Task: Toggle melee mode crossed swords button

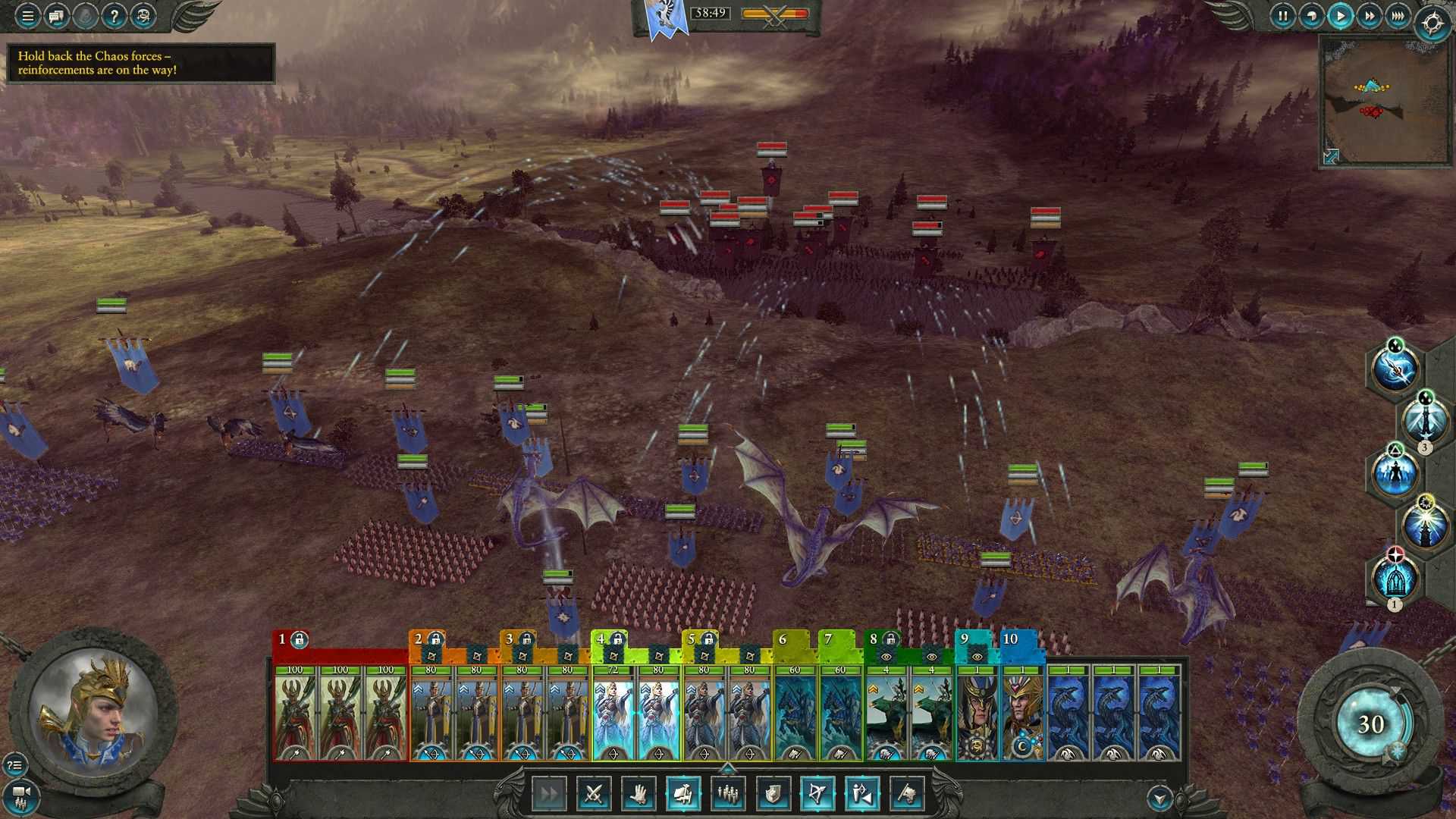Action: tap(594, 794)
